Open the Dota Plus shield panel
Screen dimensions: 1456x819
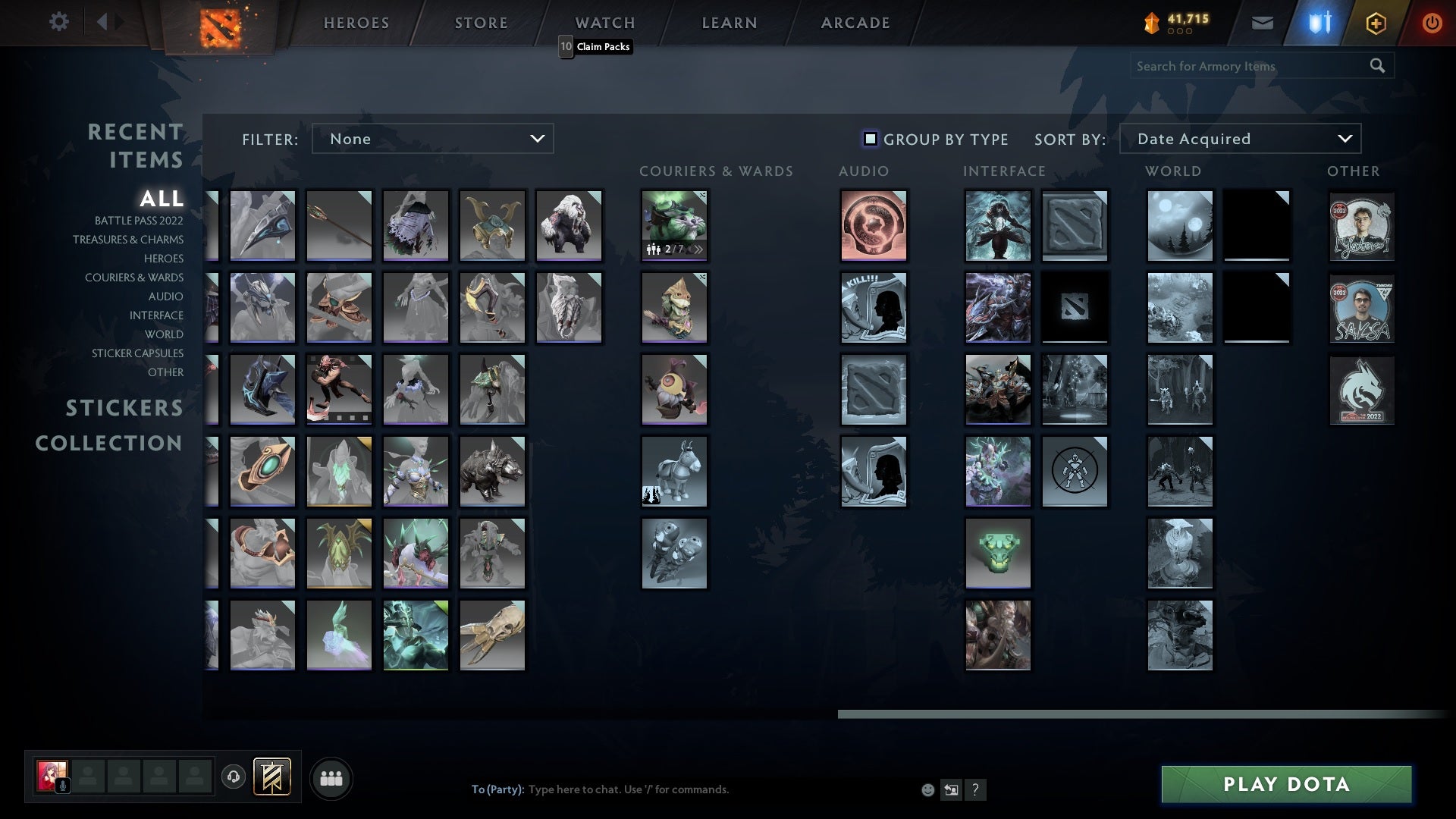point(1318,22)
